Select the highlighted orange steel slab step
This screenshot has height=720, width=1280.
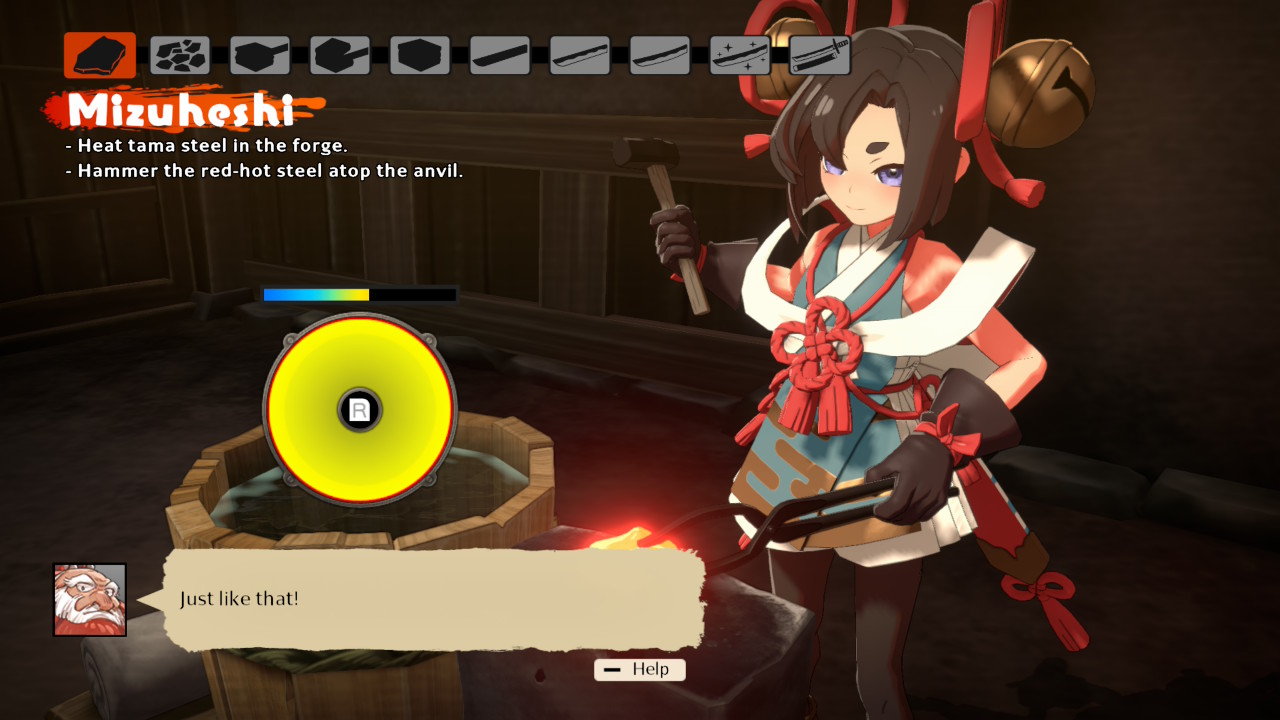coord(100,55)
